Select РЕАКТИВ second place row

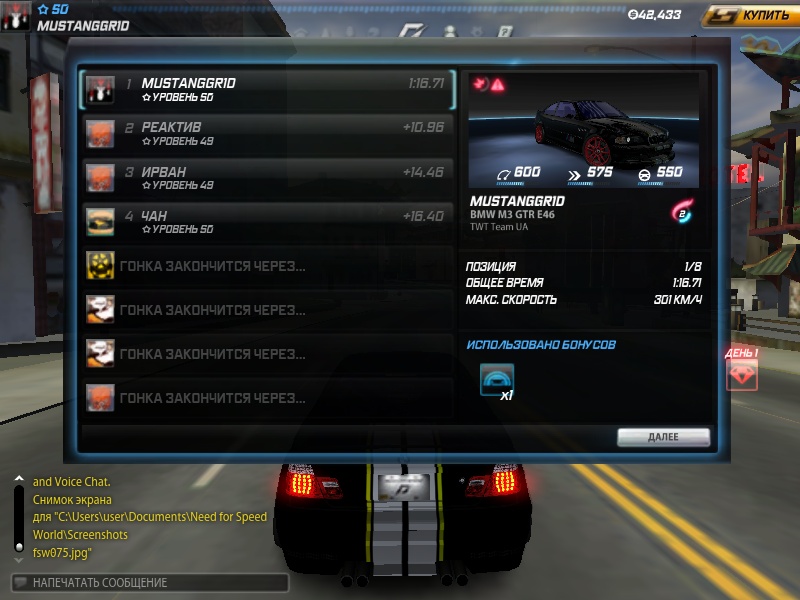point(267,134)
